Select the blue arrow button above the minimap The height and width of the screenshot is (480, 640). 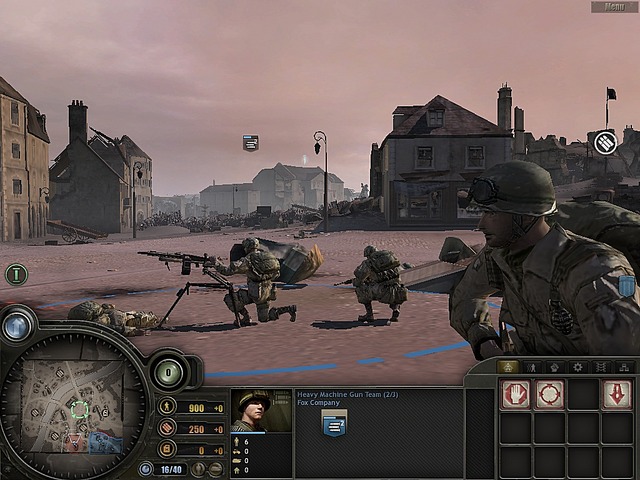coord(17,326)
